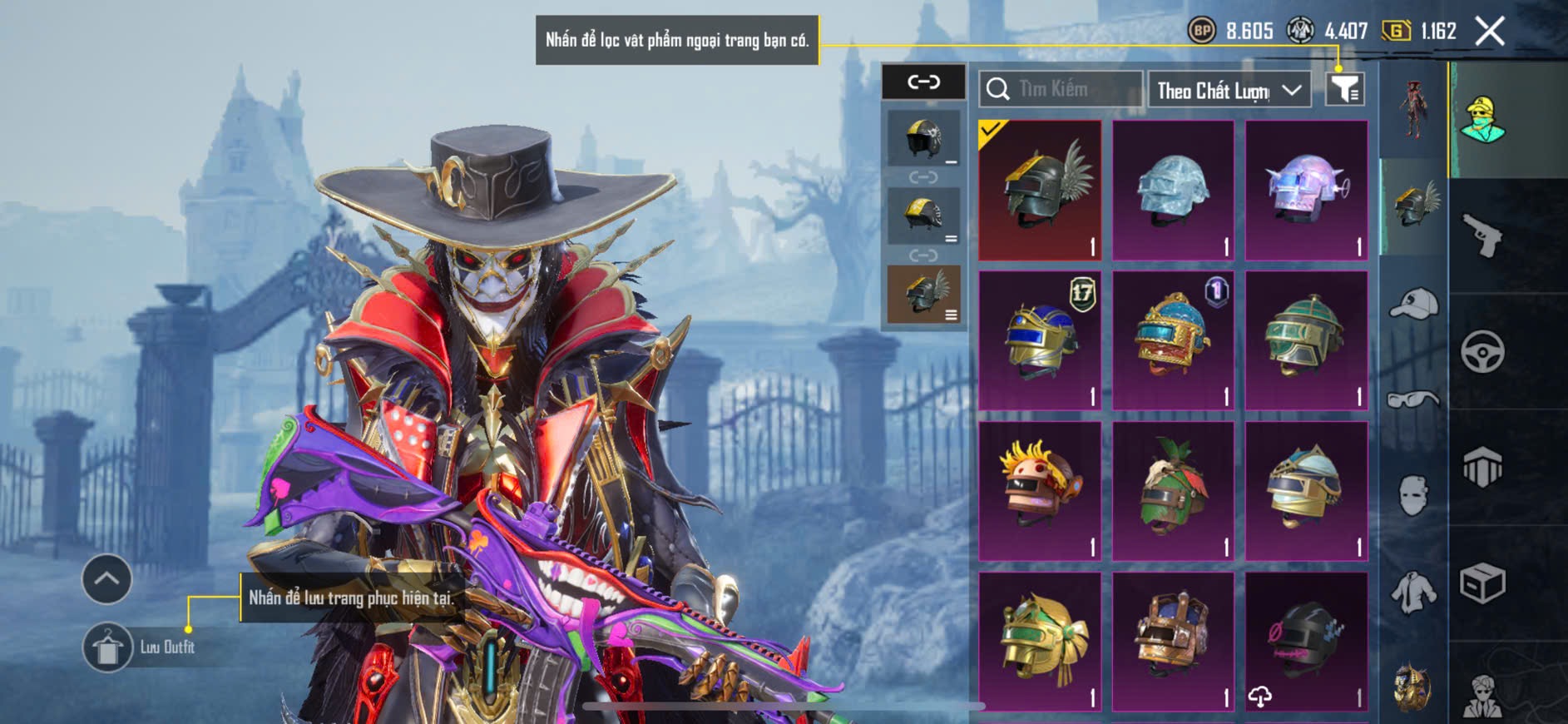Switch to the steering wheel vehicle category
Viewport: 1568px width, 724px height.
coord(1483,352)
